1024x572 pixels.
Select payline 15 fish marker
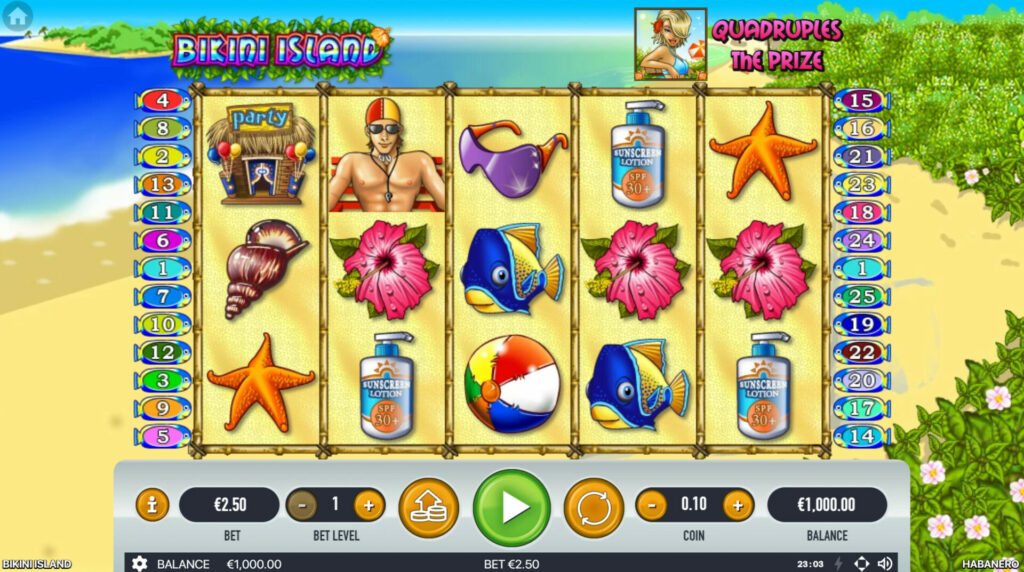coord(861,101)
